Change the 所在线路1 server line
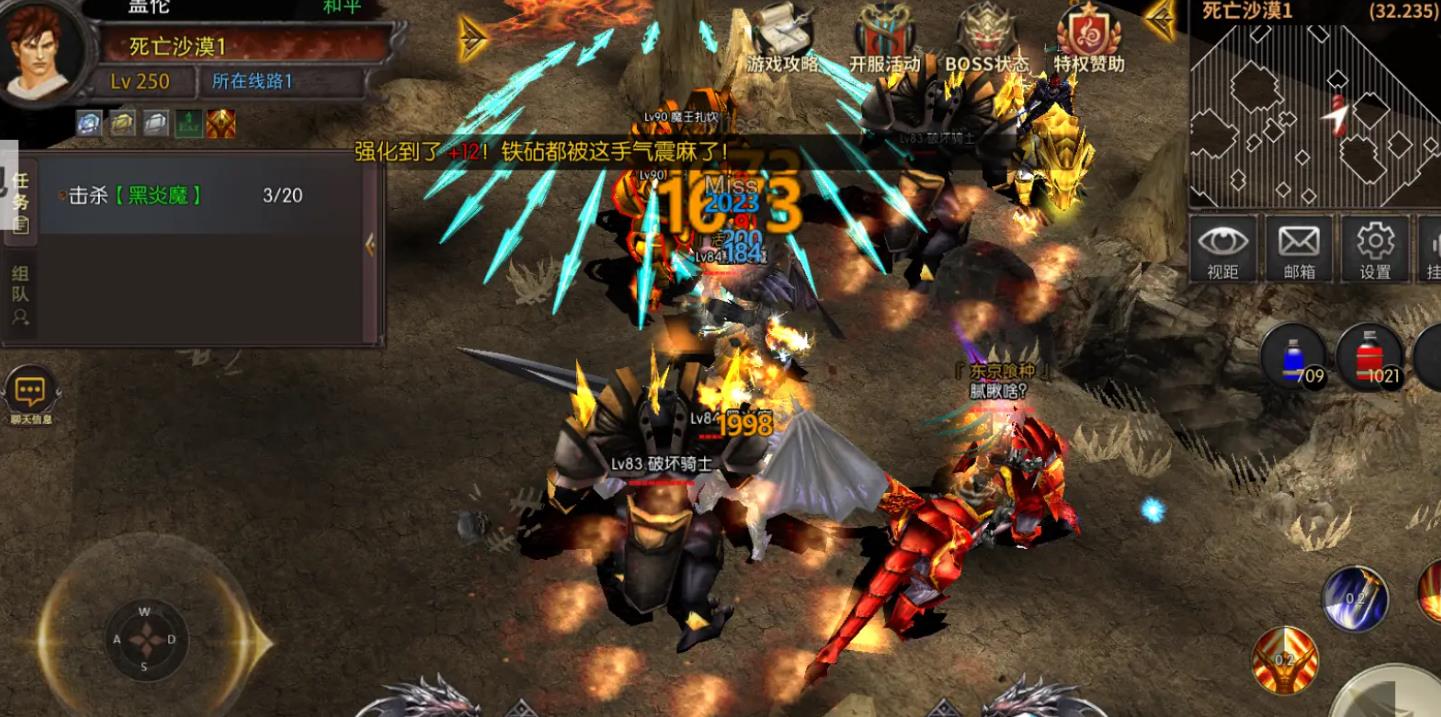 tap(252, 81)
